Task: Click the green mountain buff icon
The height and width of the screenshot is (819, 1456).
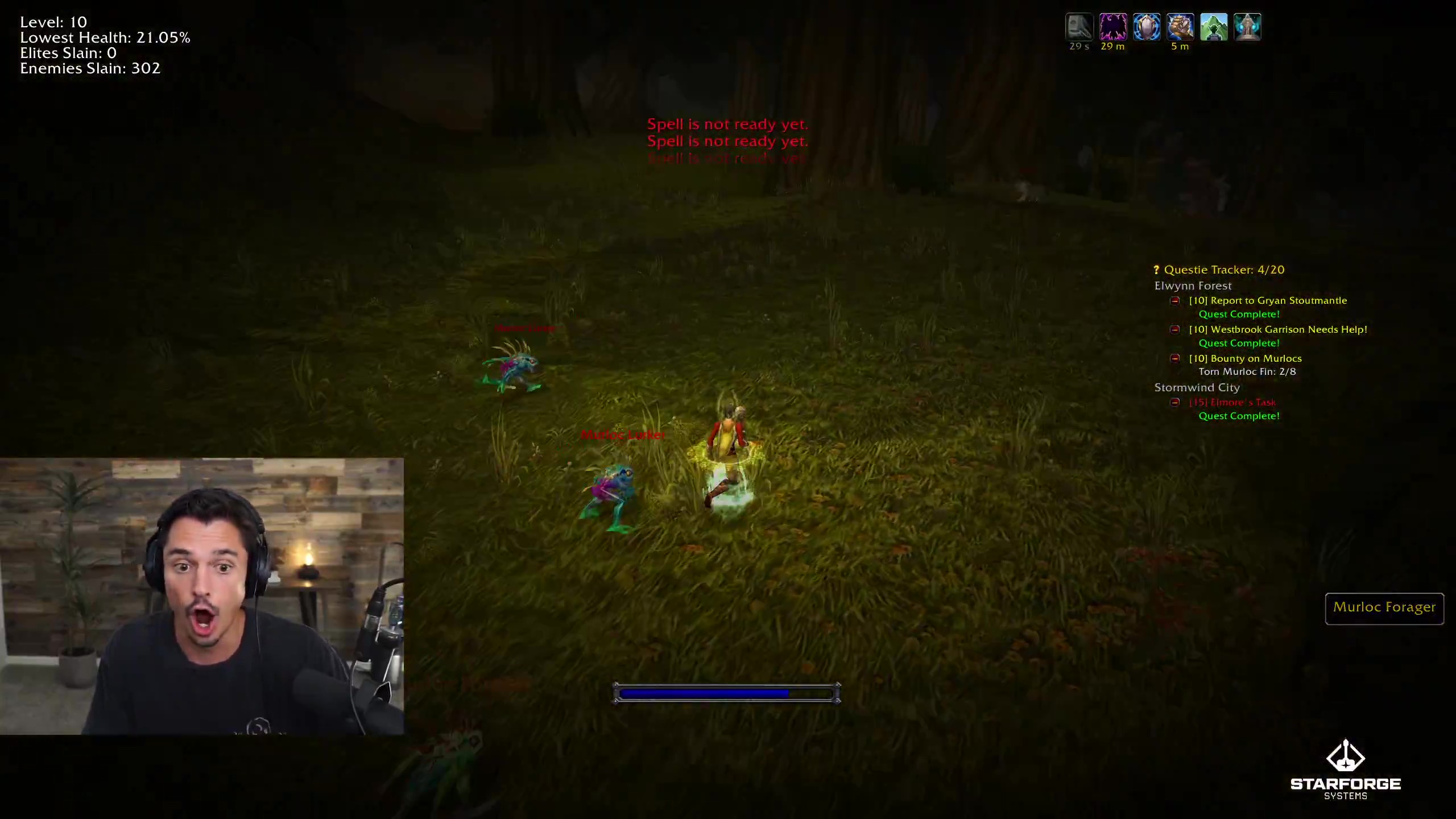Action: (x=1214, y=26)
